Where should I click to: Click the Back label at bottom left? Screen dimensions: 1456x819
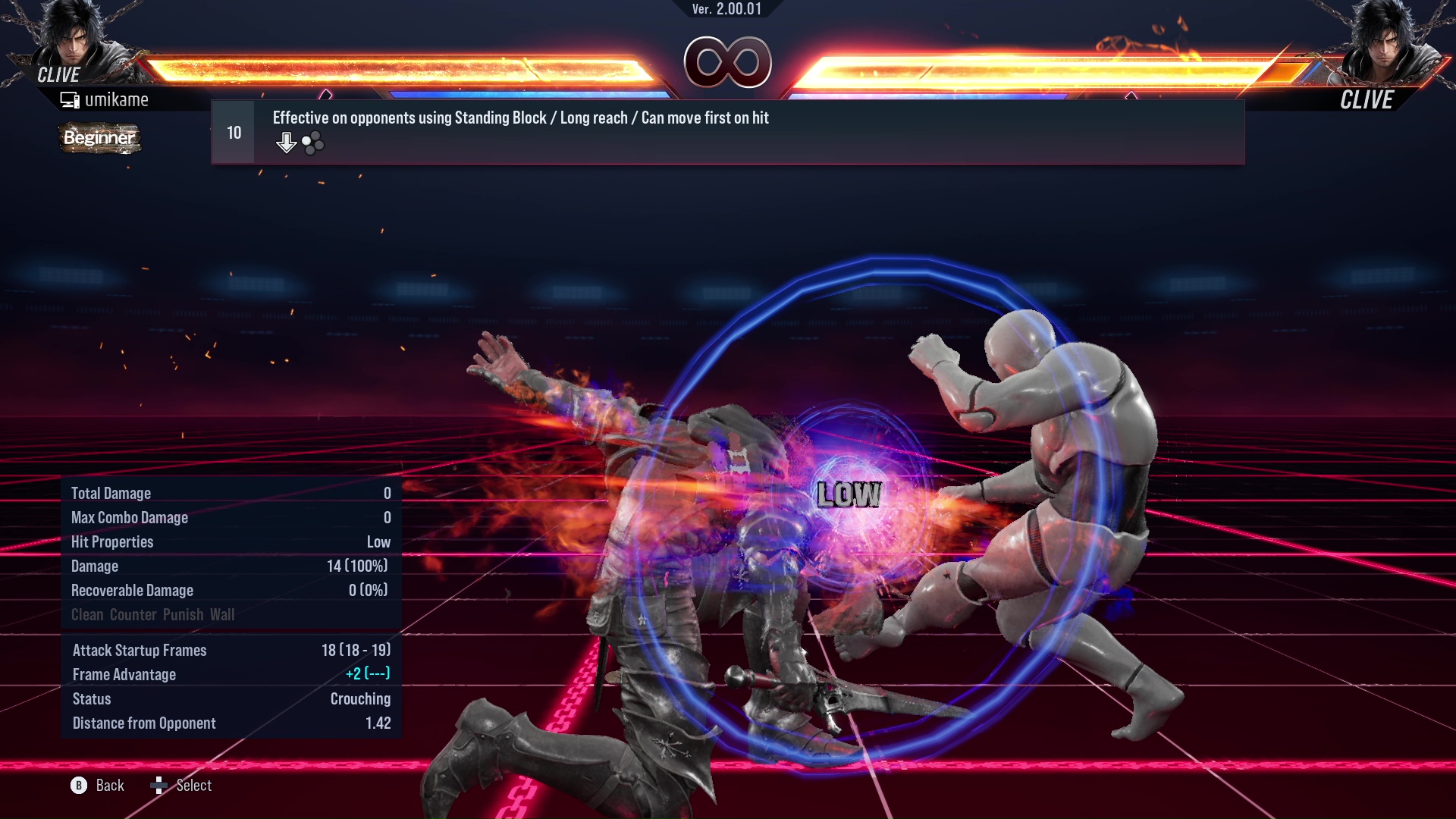coord(108,786)
